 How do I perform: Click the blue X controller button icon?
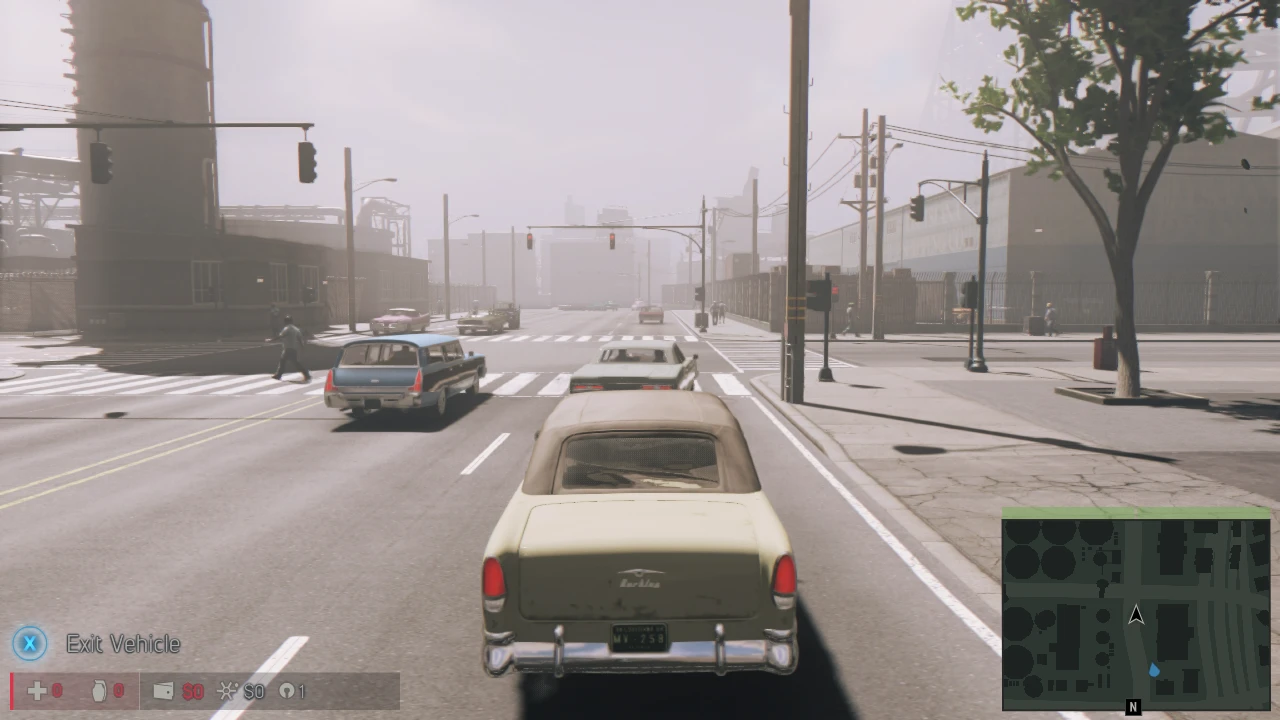click(29, 645)
